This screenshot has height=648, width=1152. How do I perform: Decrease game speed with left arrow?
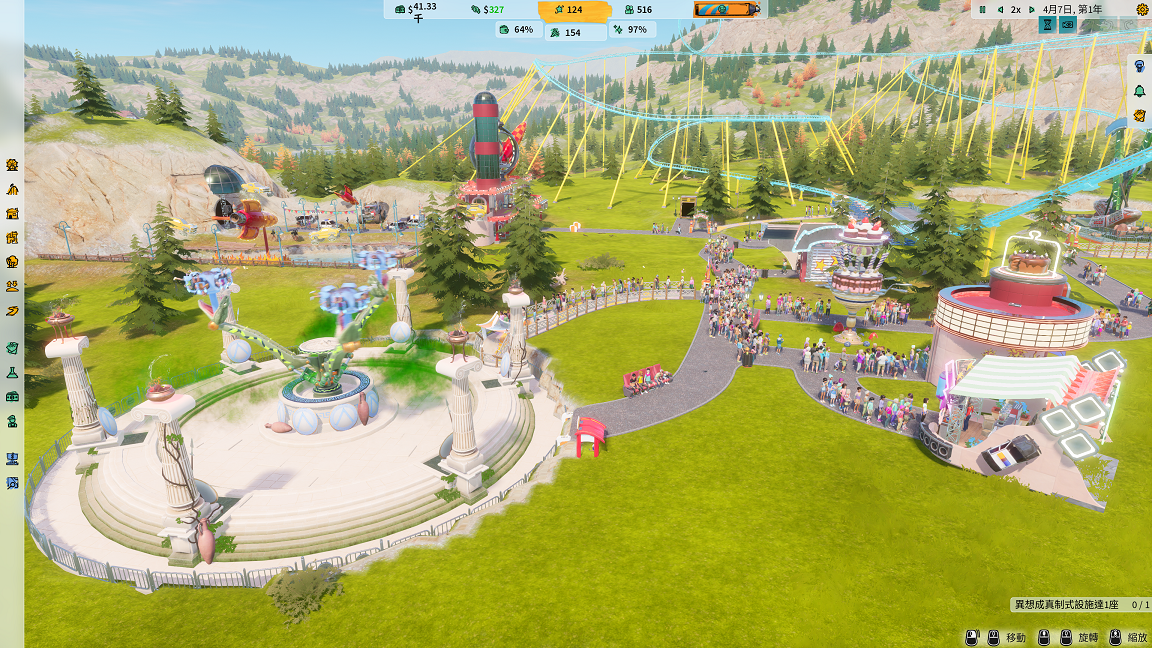pos(1000,9)
